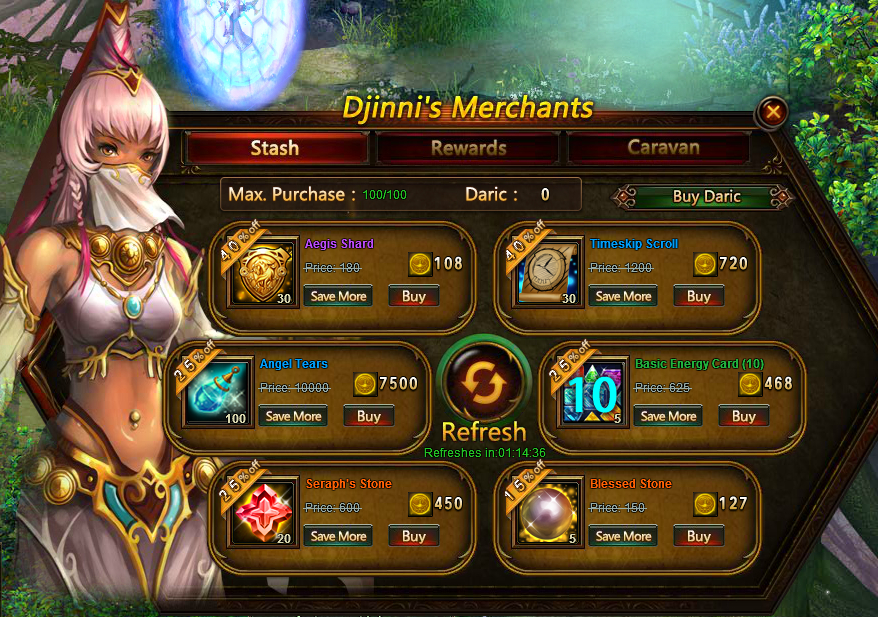
Task: Open the Rewards tab
Action: pos(468,148)
